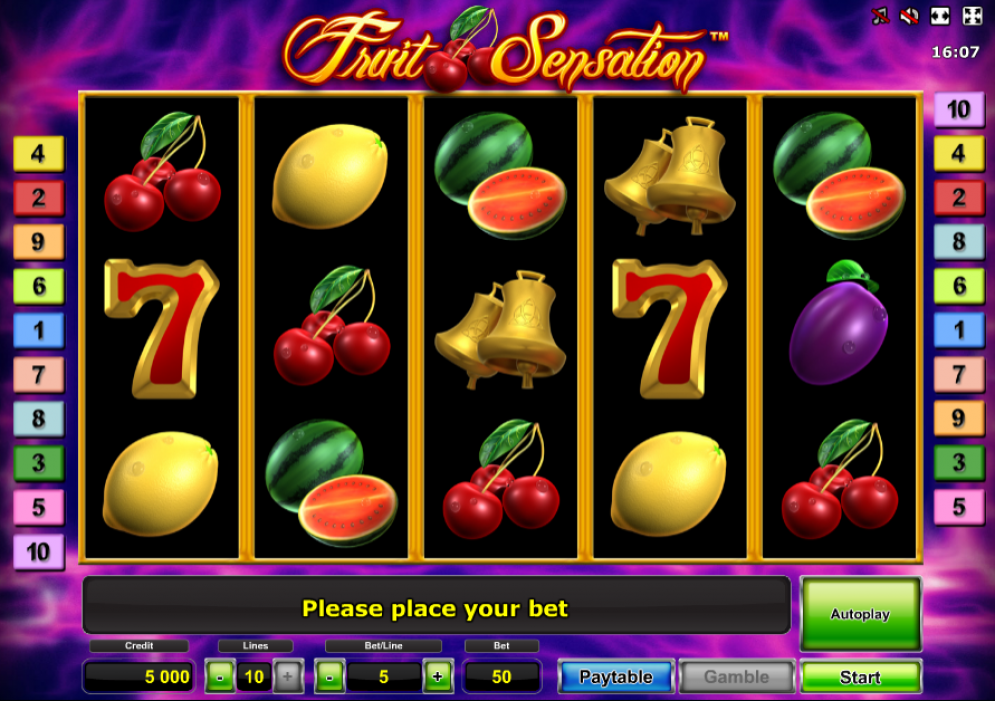This screenshot has height=701, width=995.
Task: Click the horizontal arrows widen-screen icon
Action: pyautogui.click(x=940, y=16)
